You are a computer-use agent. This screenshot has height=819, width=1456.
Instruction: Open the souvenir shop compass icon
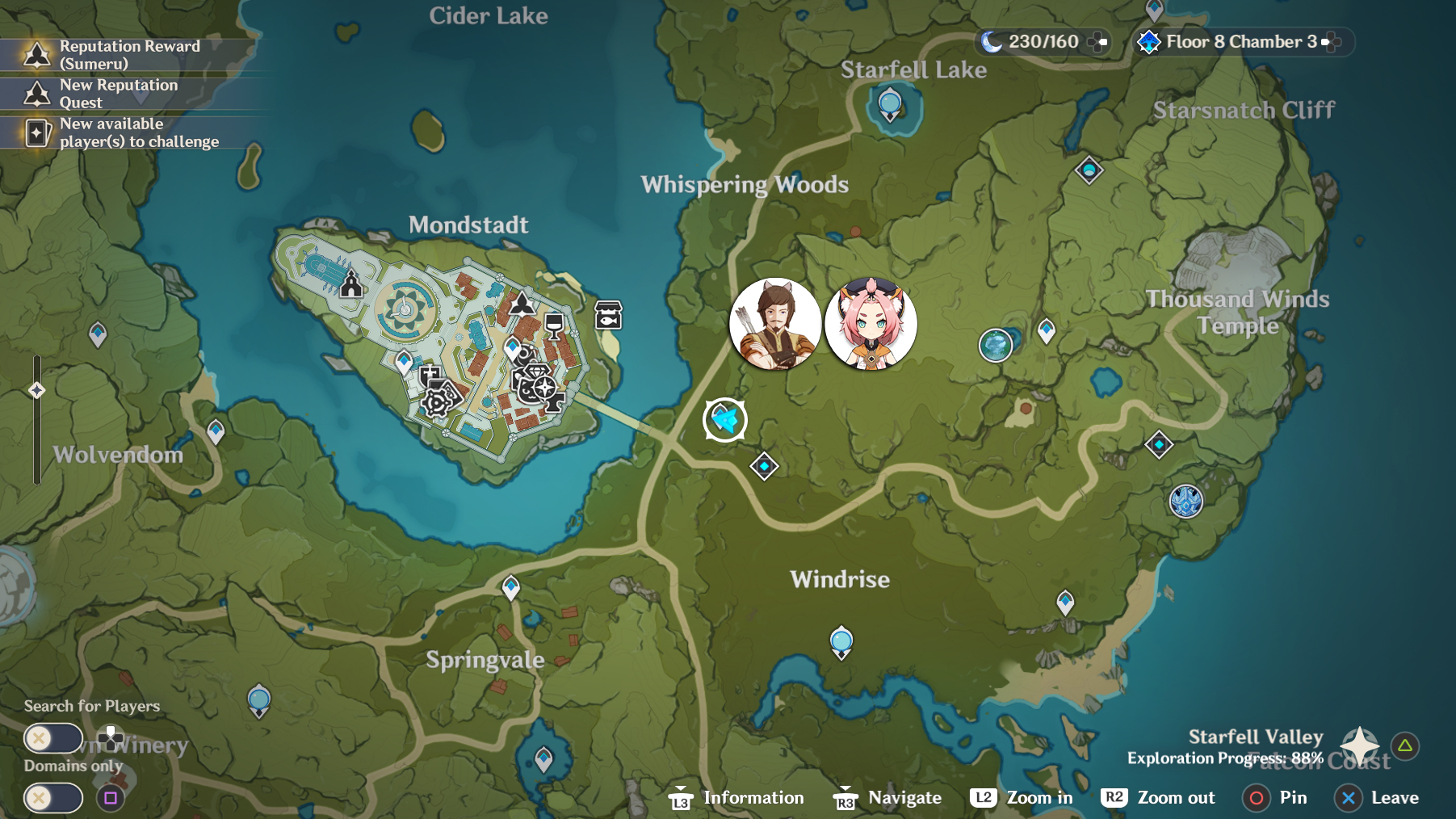[545, 387]
